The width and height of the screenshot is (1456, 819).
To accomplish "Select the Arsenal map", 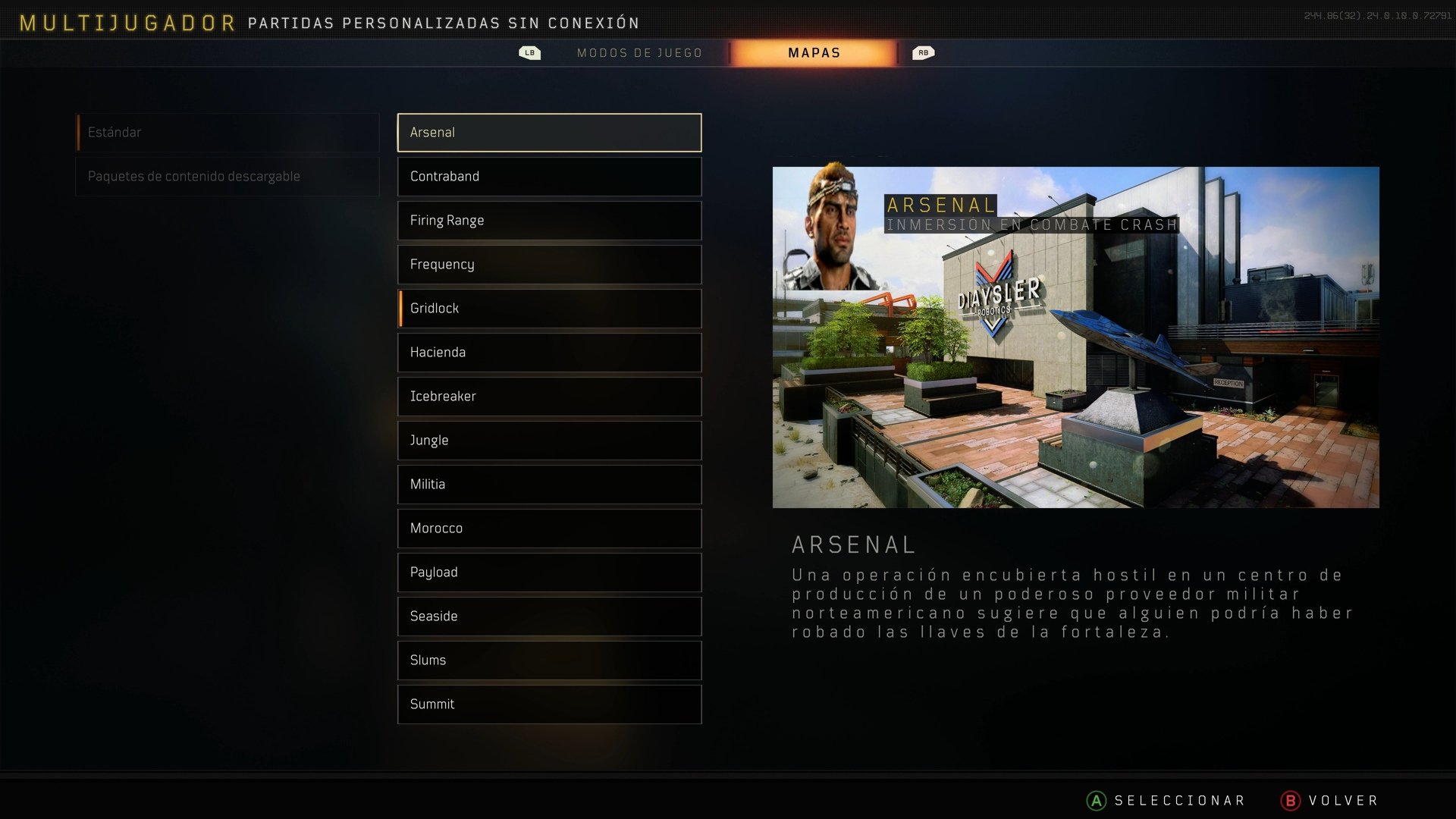I will [x=548, y=132].
